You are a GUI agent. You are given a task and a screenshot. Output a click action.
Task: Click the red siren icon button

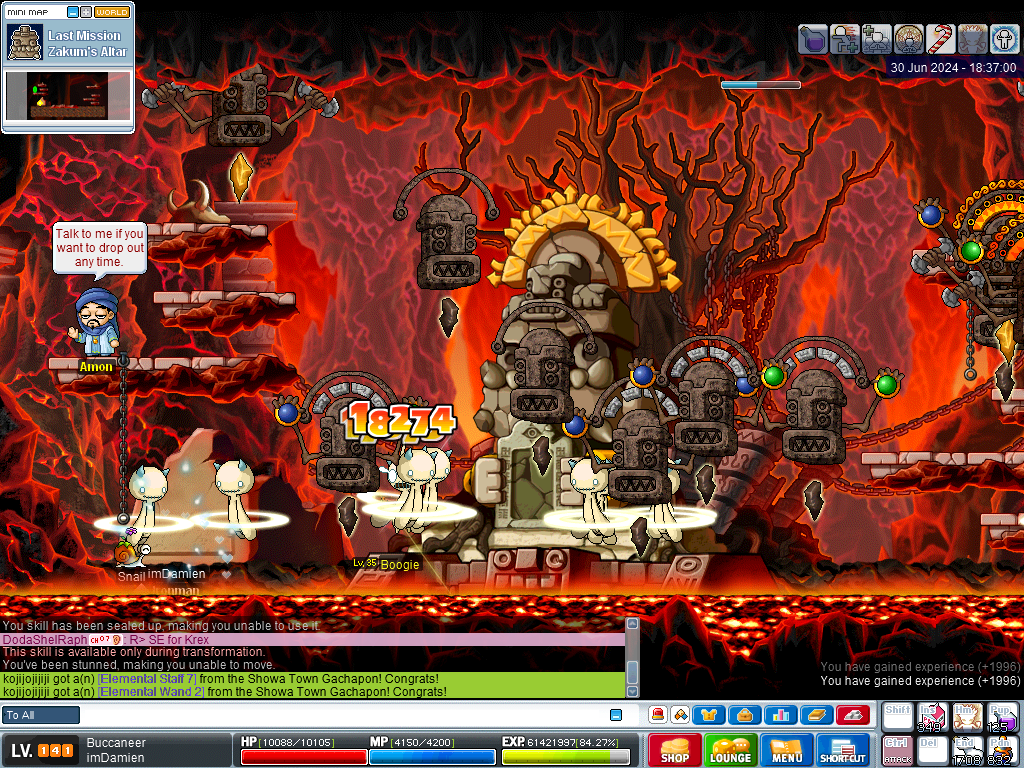[657, 715]
